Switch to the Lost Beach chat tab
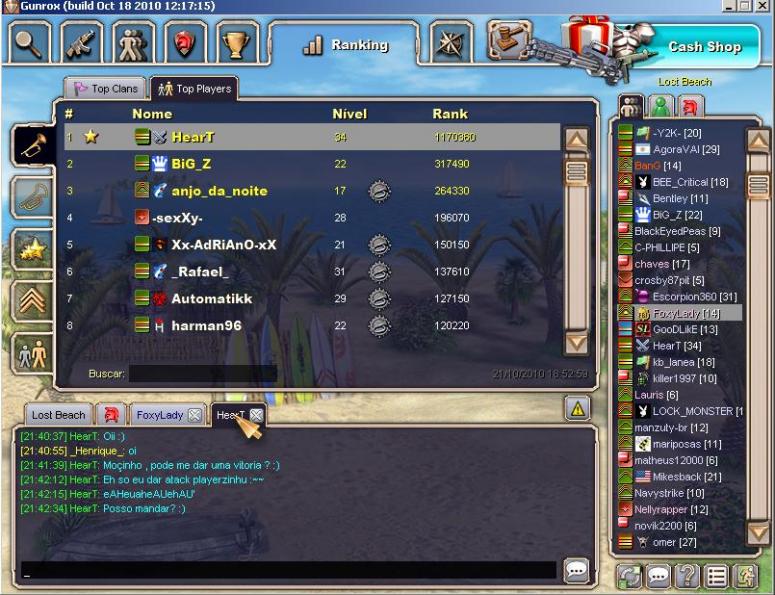 click(x=58, y=415)
